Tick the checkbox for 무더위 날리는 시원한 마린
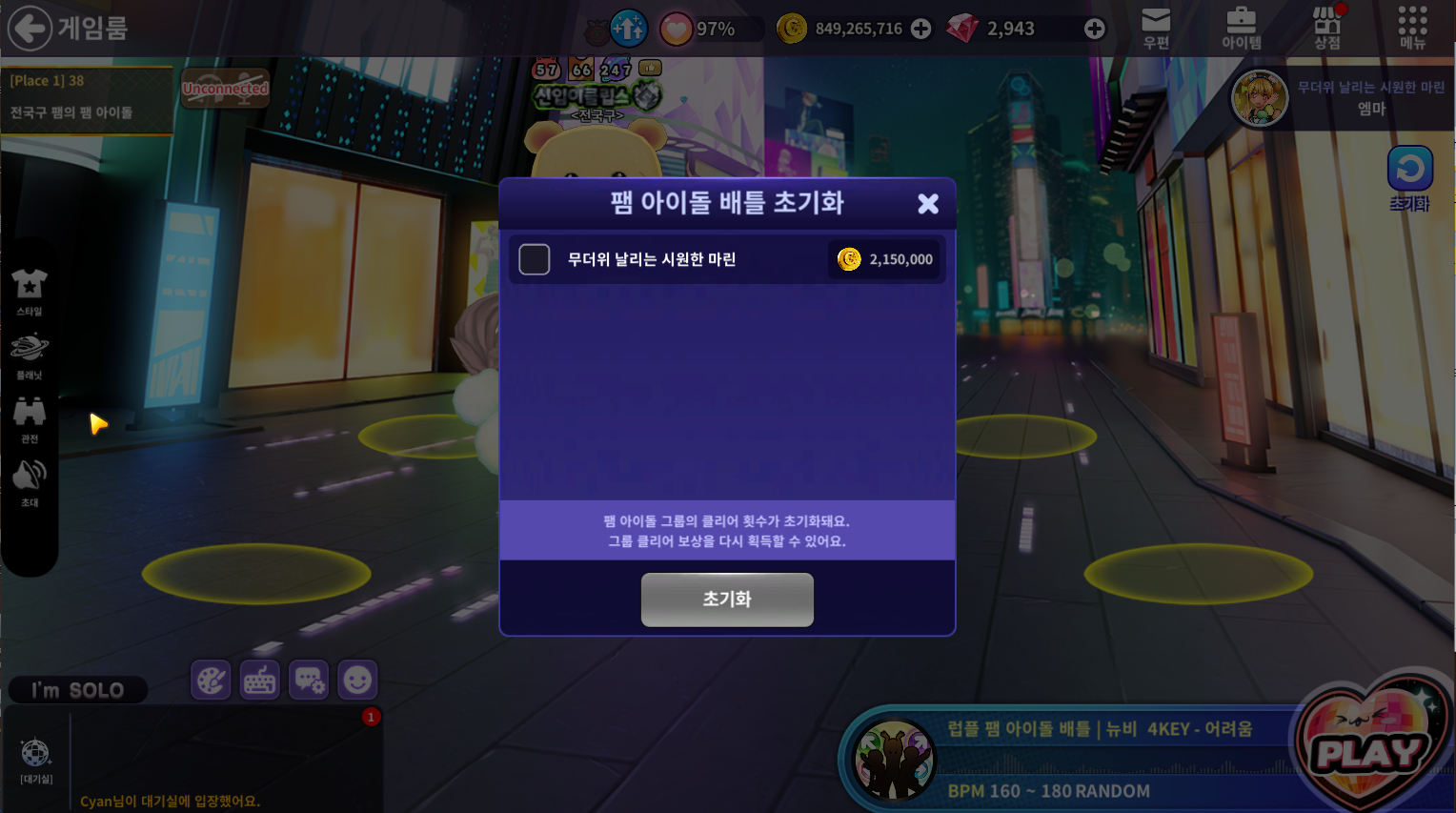The height and width of the screenshot is (813, 1456). coord(535,259)
